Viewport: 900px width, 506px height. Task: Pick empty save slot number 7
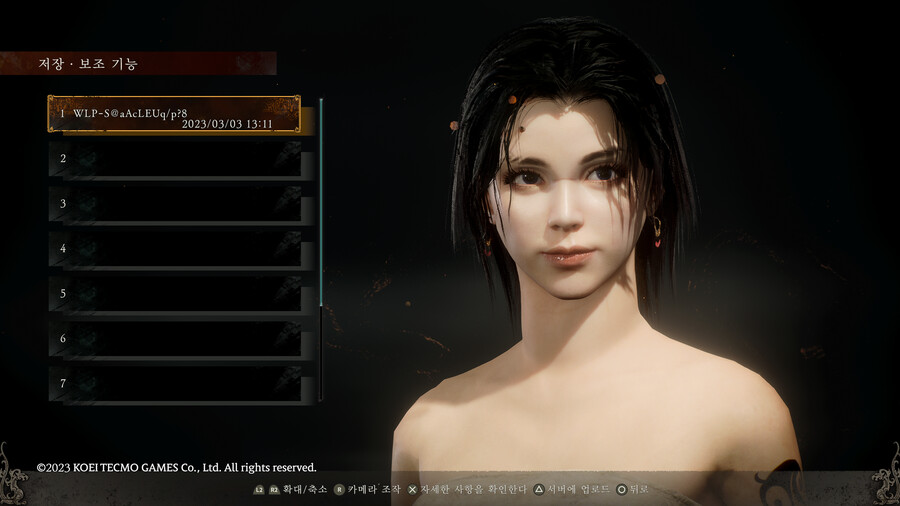pos(174,384)
